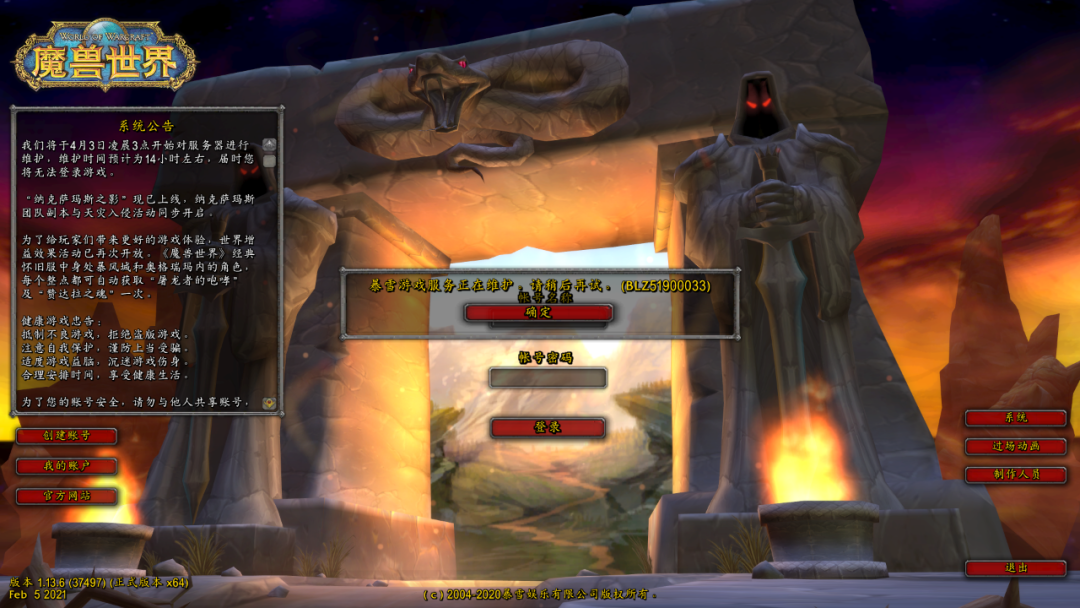
Task: Open the 系统 system options
Action: click(1015, 418)
